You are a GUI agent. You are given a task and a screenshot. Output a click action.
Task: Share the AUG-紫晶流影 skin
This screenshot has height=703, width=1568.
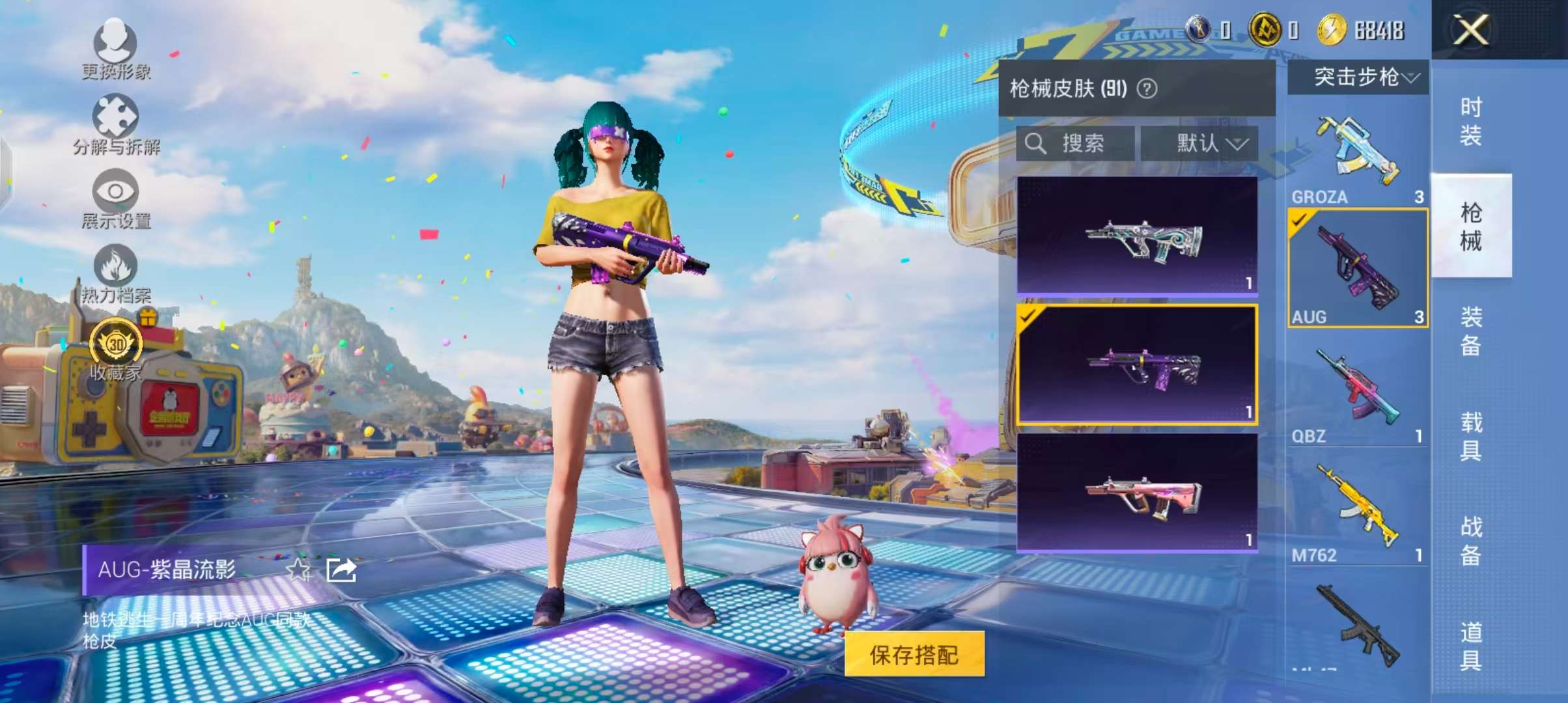341,570
